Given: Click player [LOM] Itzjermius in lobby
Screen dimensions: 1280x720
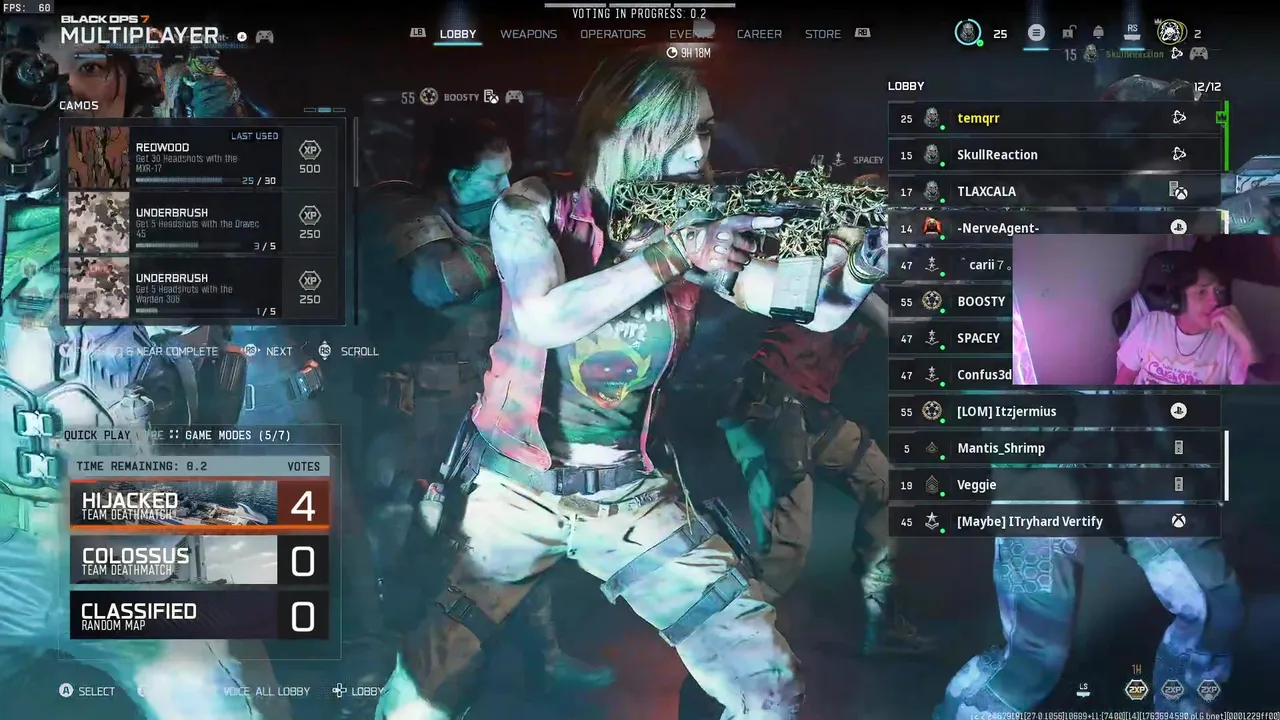Looking at the screenshot, I should coord(1054,411).
